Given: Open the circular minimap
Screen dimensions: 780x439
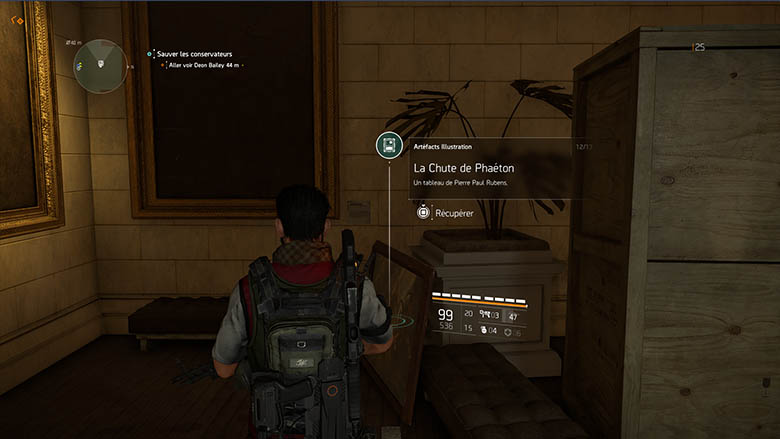Looking at the screenshot, I should click(x=101, y=66).
